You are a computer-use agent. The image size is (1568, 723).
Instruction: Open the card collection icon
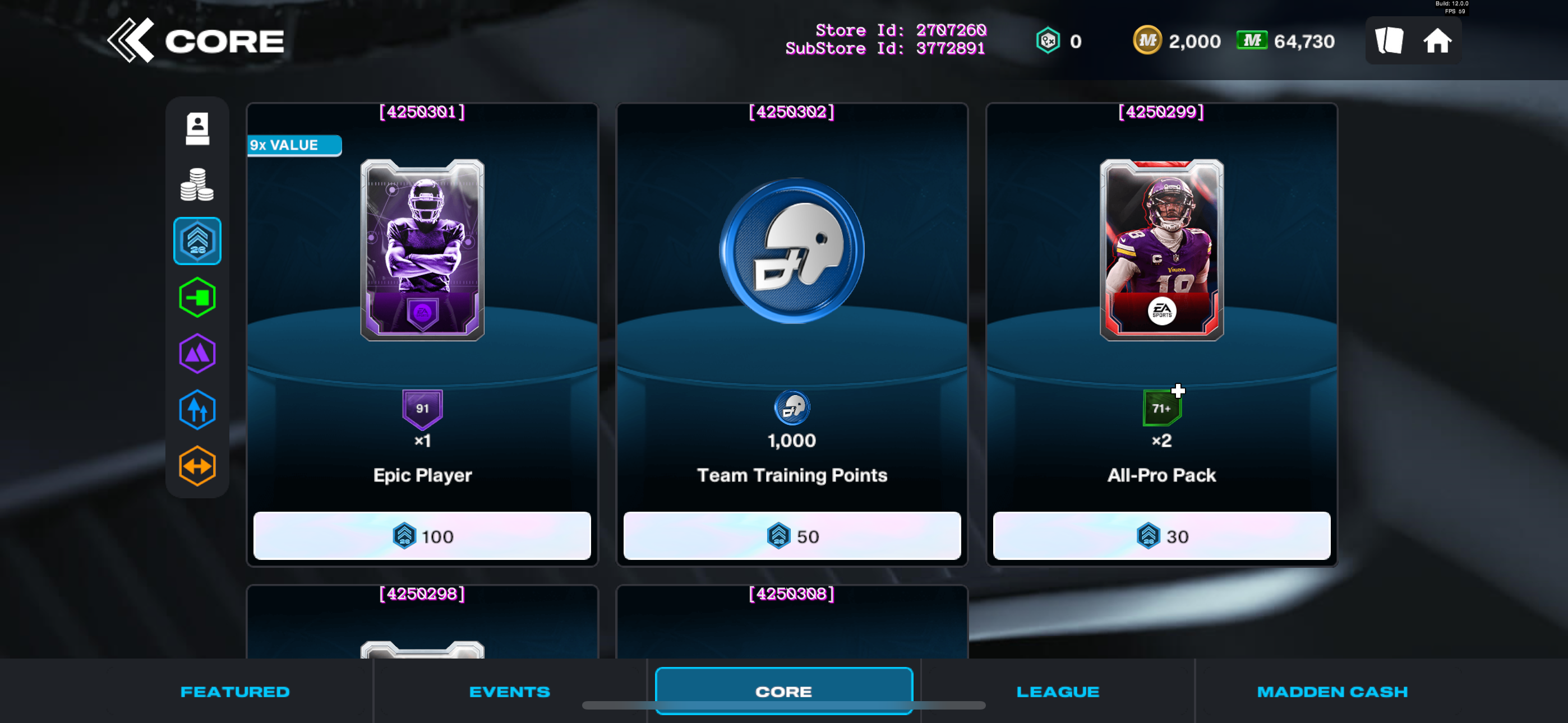tap(1389, 41)
